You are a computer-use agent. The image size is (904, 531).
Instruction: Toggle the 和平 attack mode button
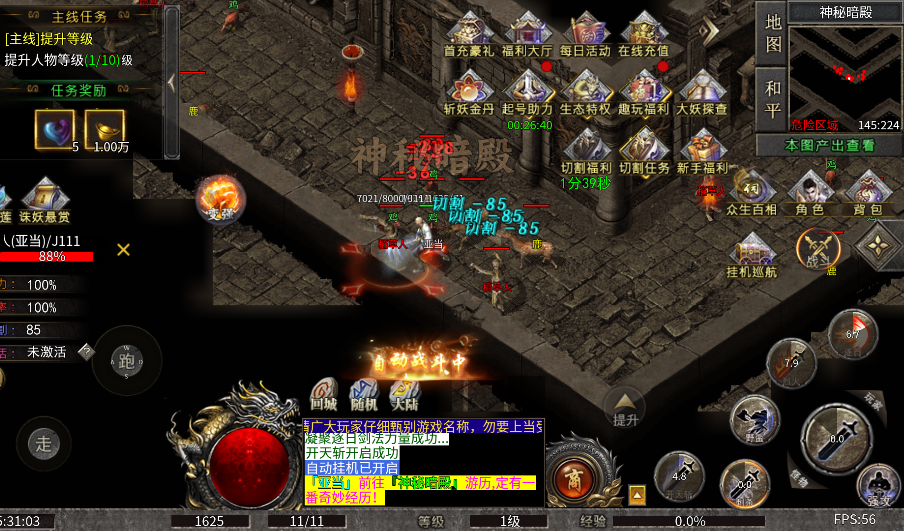(773, 96)
